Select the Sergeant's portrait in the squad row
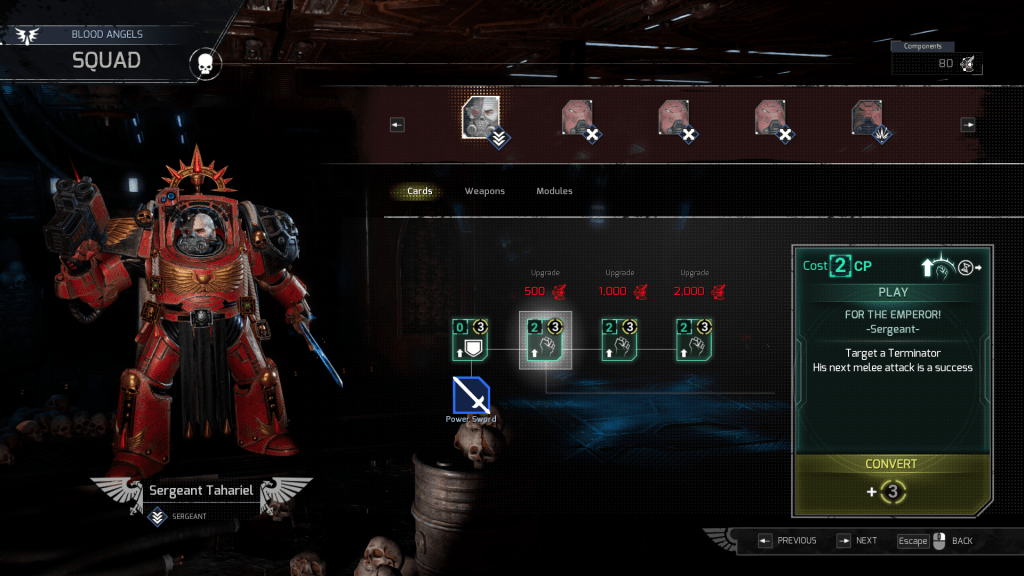Screen dimensions: 1024x576 481,118
